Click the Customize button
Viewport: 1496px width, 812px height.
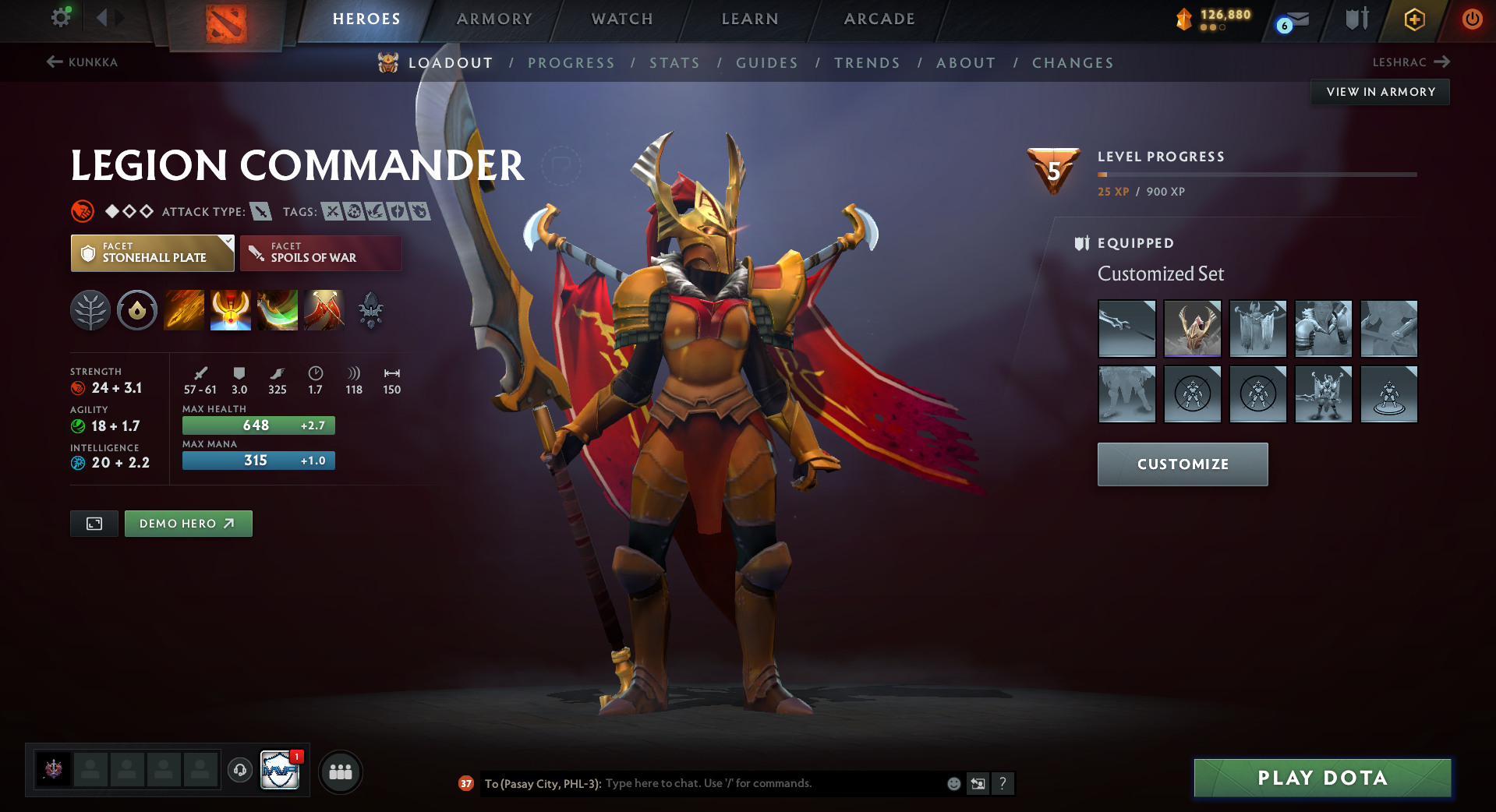[x=1183, y=464]
